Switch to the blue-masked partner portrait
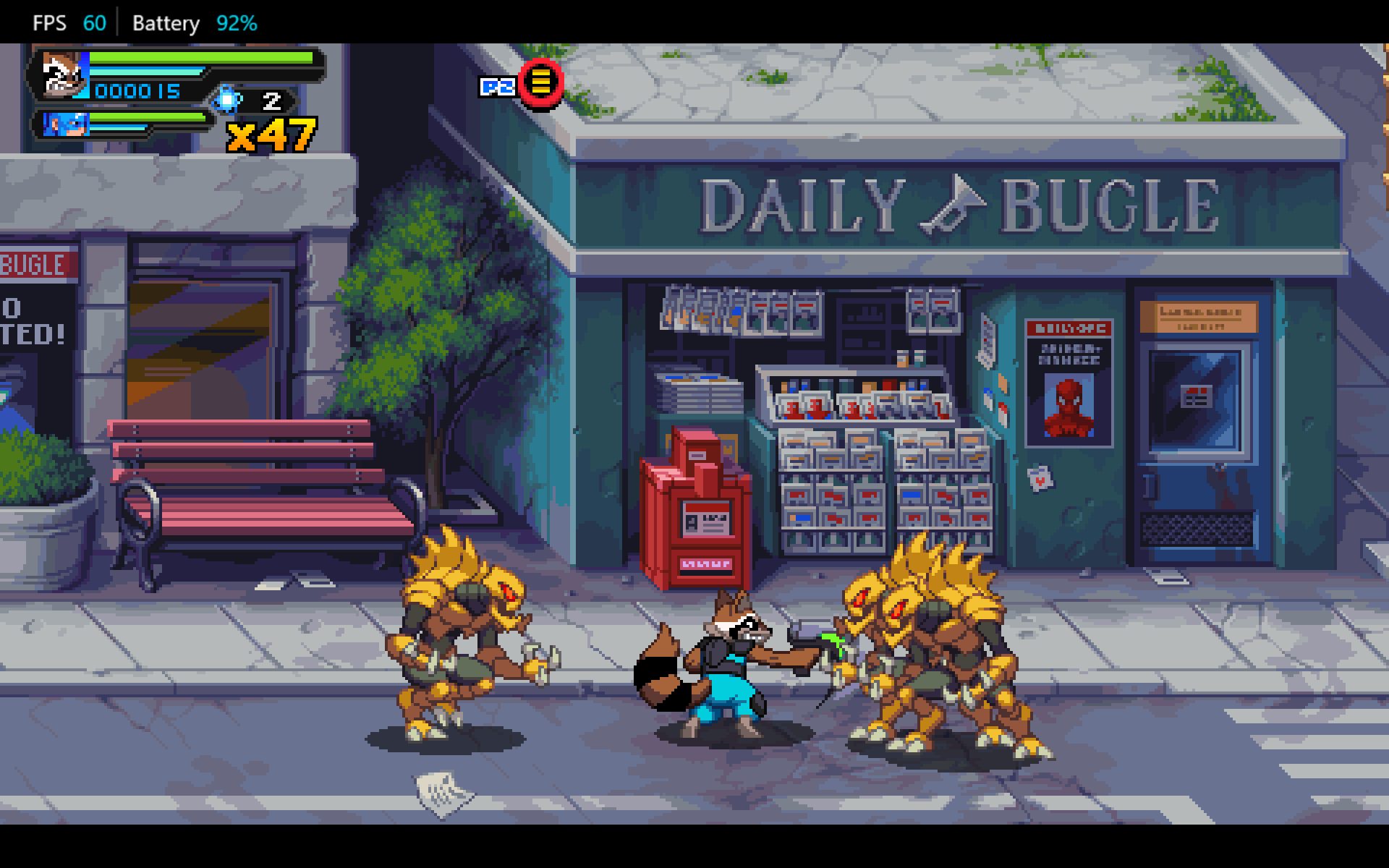This screenshot has width=1389, height=868. tap(65, 124)
